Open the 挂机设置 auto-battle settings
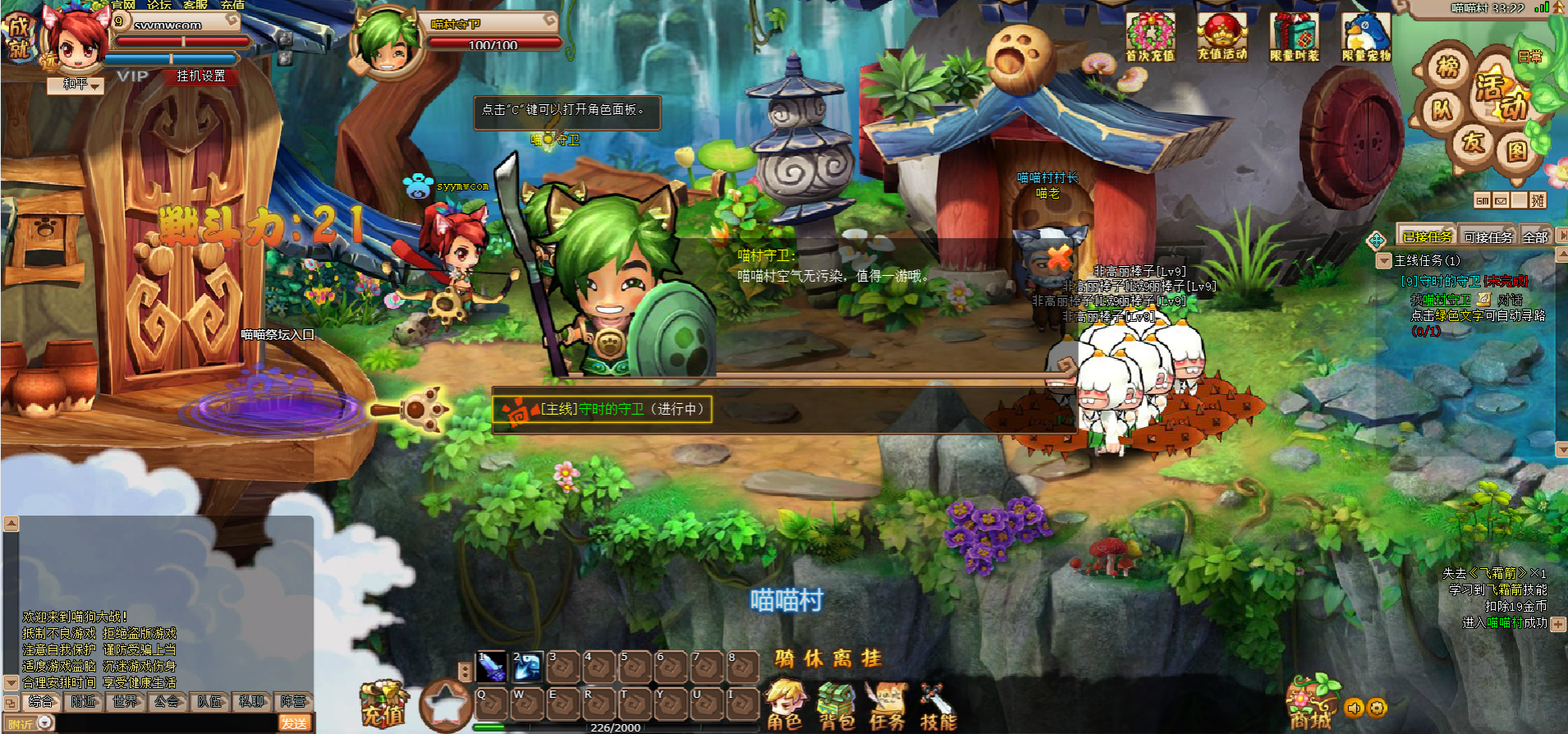 pyautogui.click(x=200, y=76)
